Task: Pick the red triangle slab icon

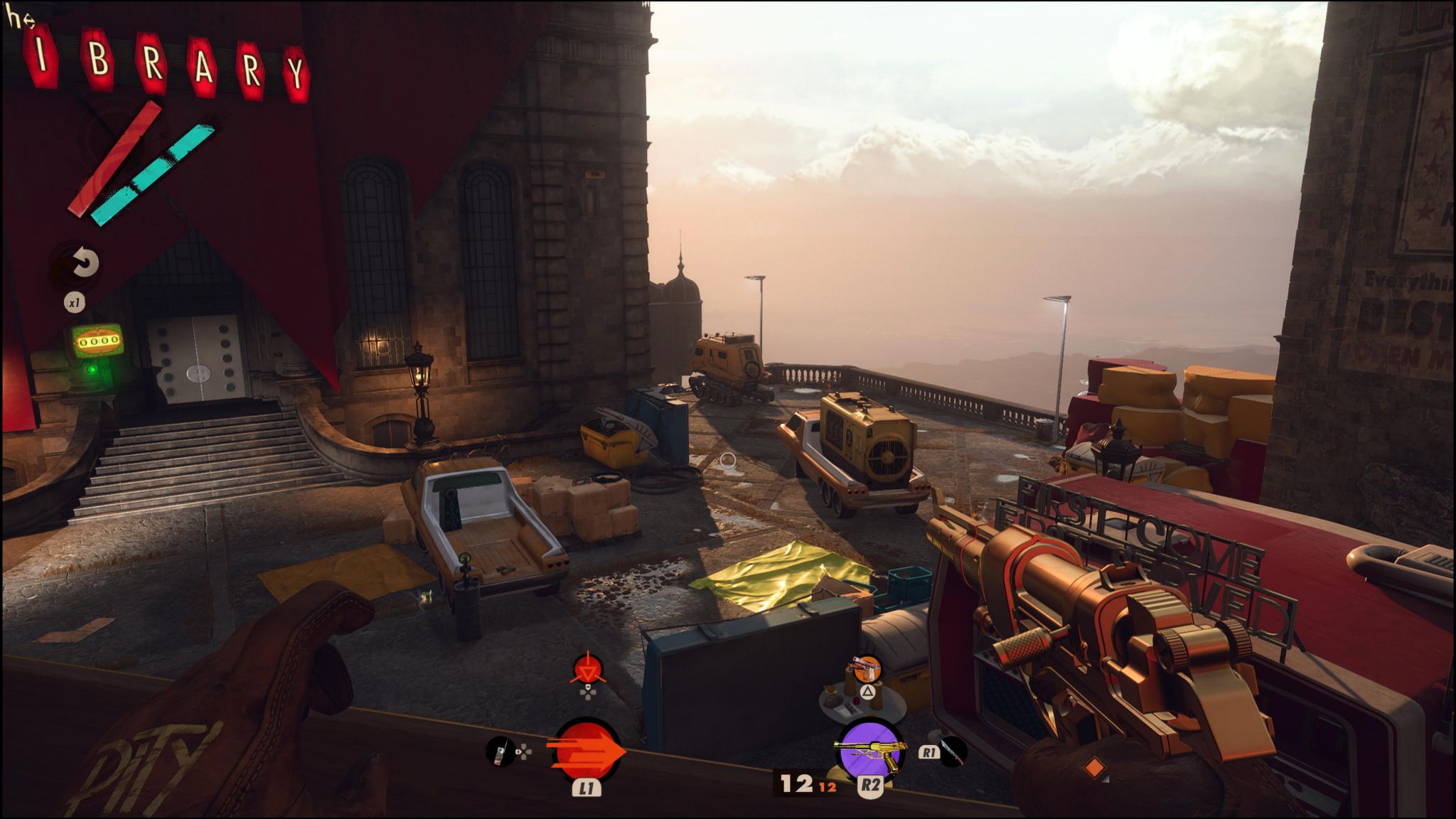Action: 588,670
